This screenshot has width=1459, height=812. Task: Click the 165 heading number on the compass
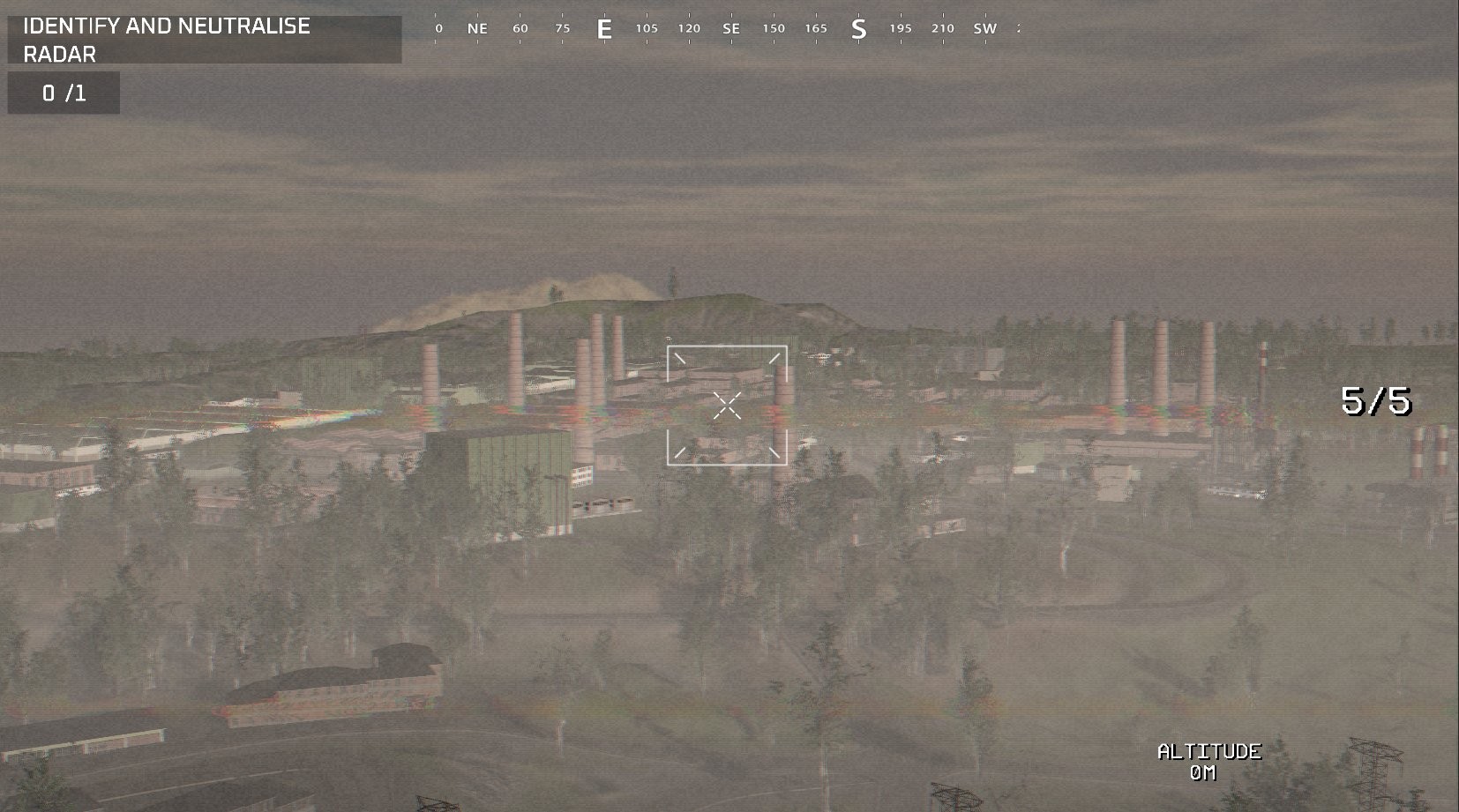coord(815,28)
